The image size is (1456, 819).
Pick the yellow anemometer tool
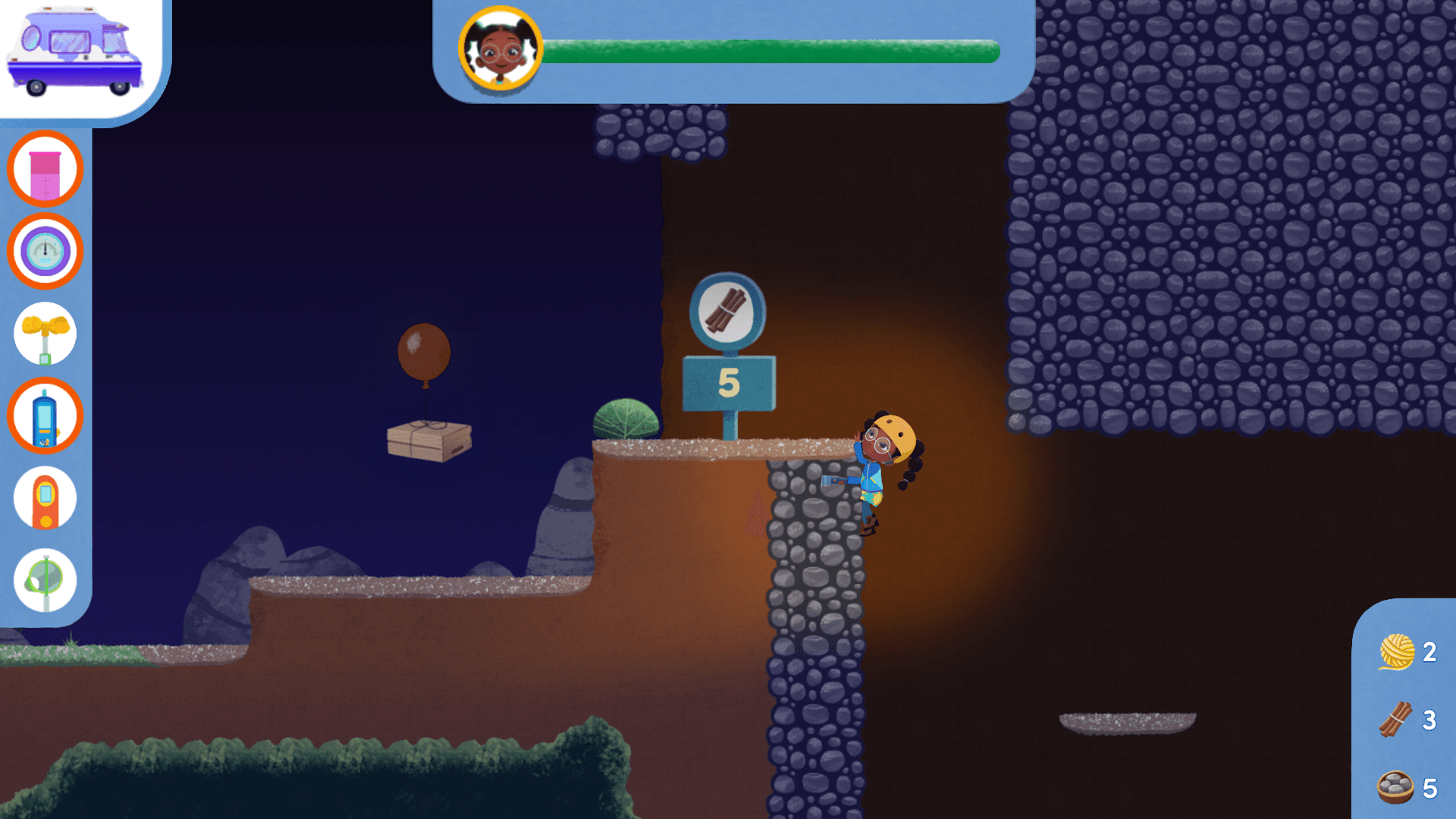(45, 334)
